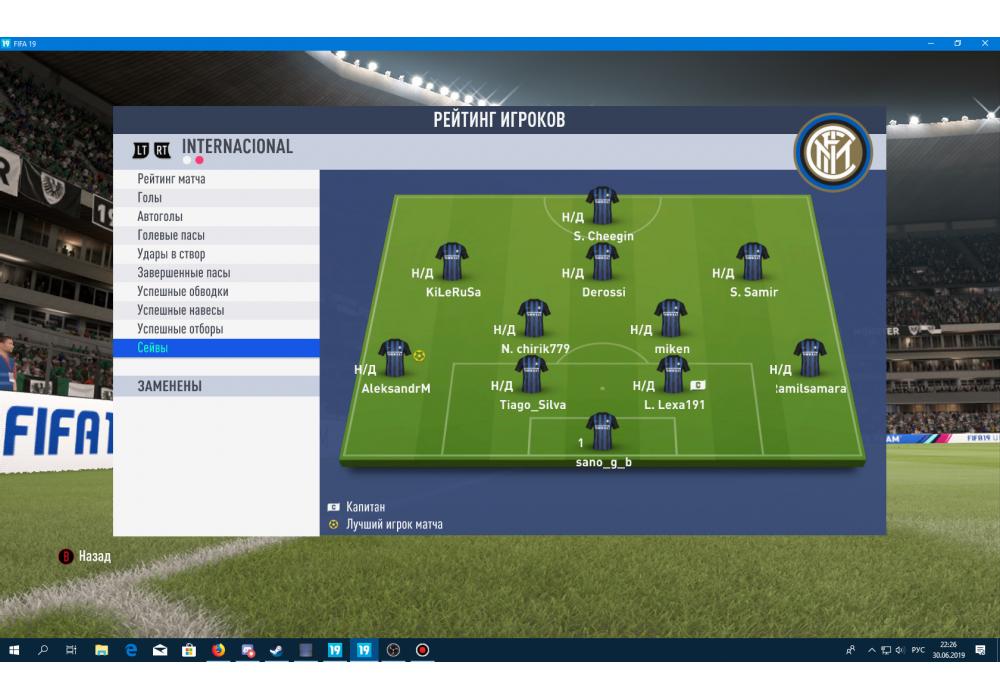The height and width of the screenshot is (700, 1000).
Task: Choose the Успешные обводки entry
Action: pos(183,292)
